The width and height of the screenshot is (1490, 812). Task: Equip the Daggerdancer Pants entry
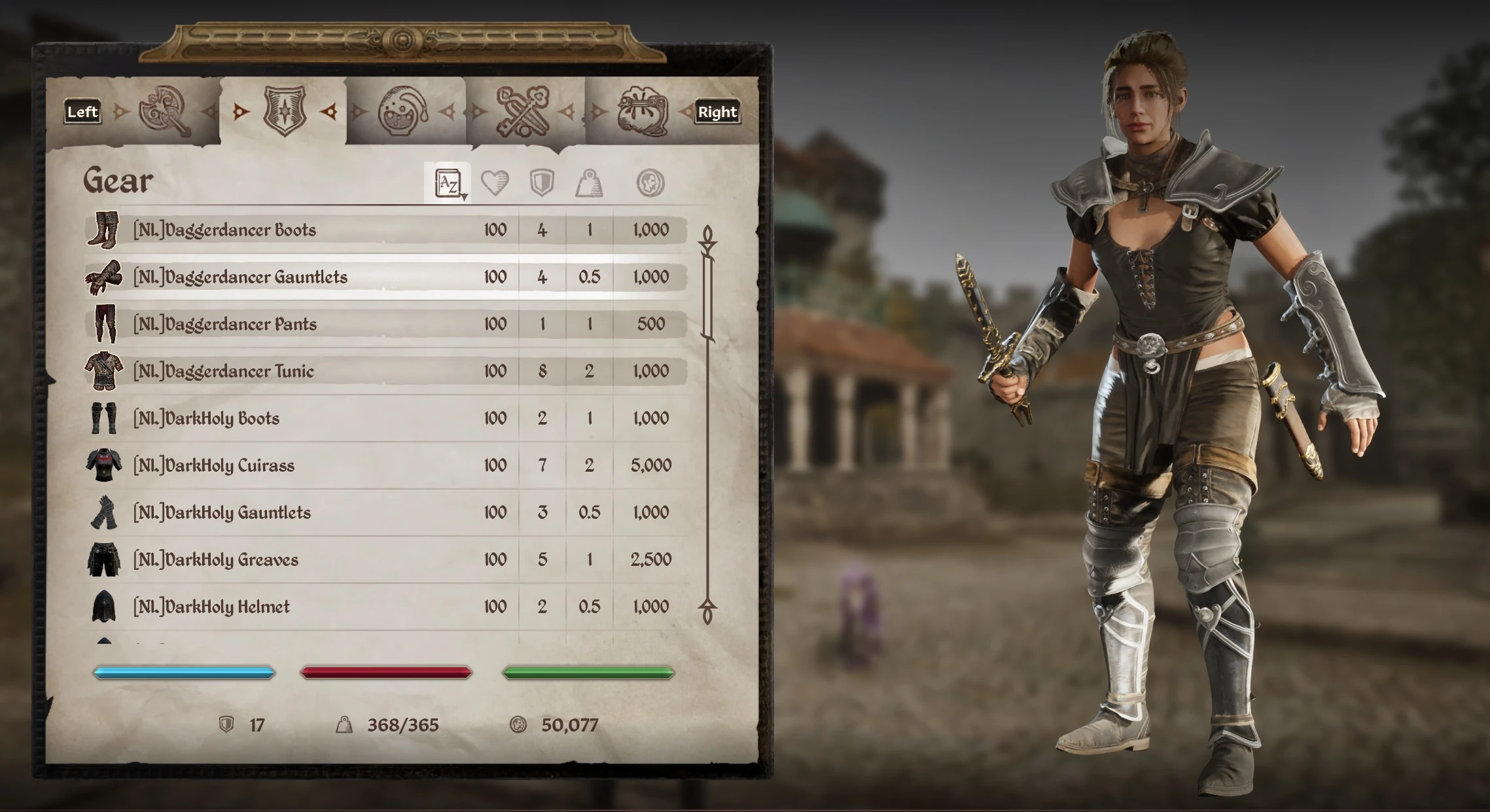(224, 325)
